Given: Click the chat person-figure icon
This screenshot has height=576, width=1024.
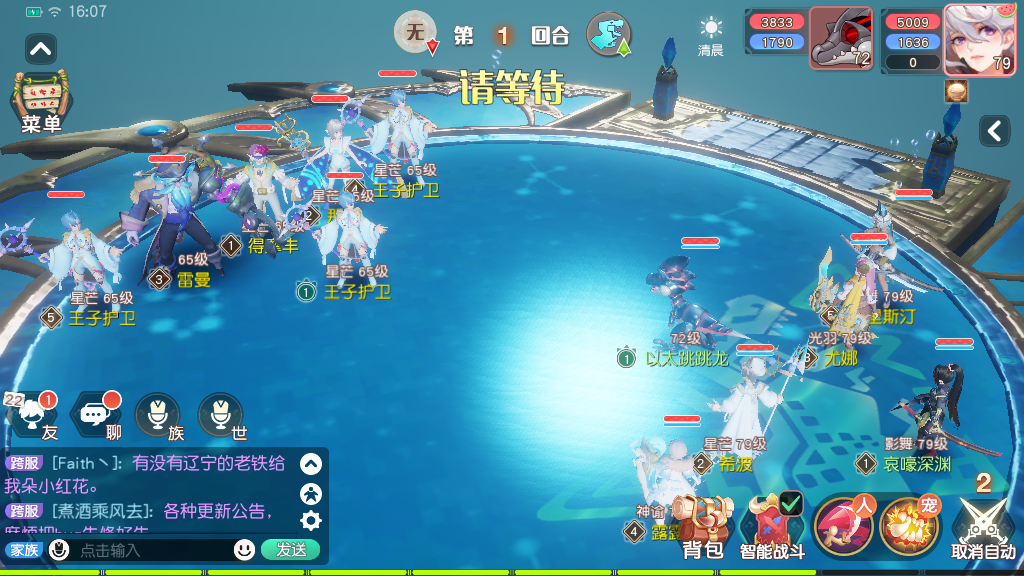Looking at the screenshot, I should tap(311, 492).
